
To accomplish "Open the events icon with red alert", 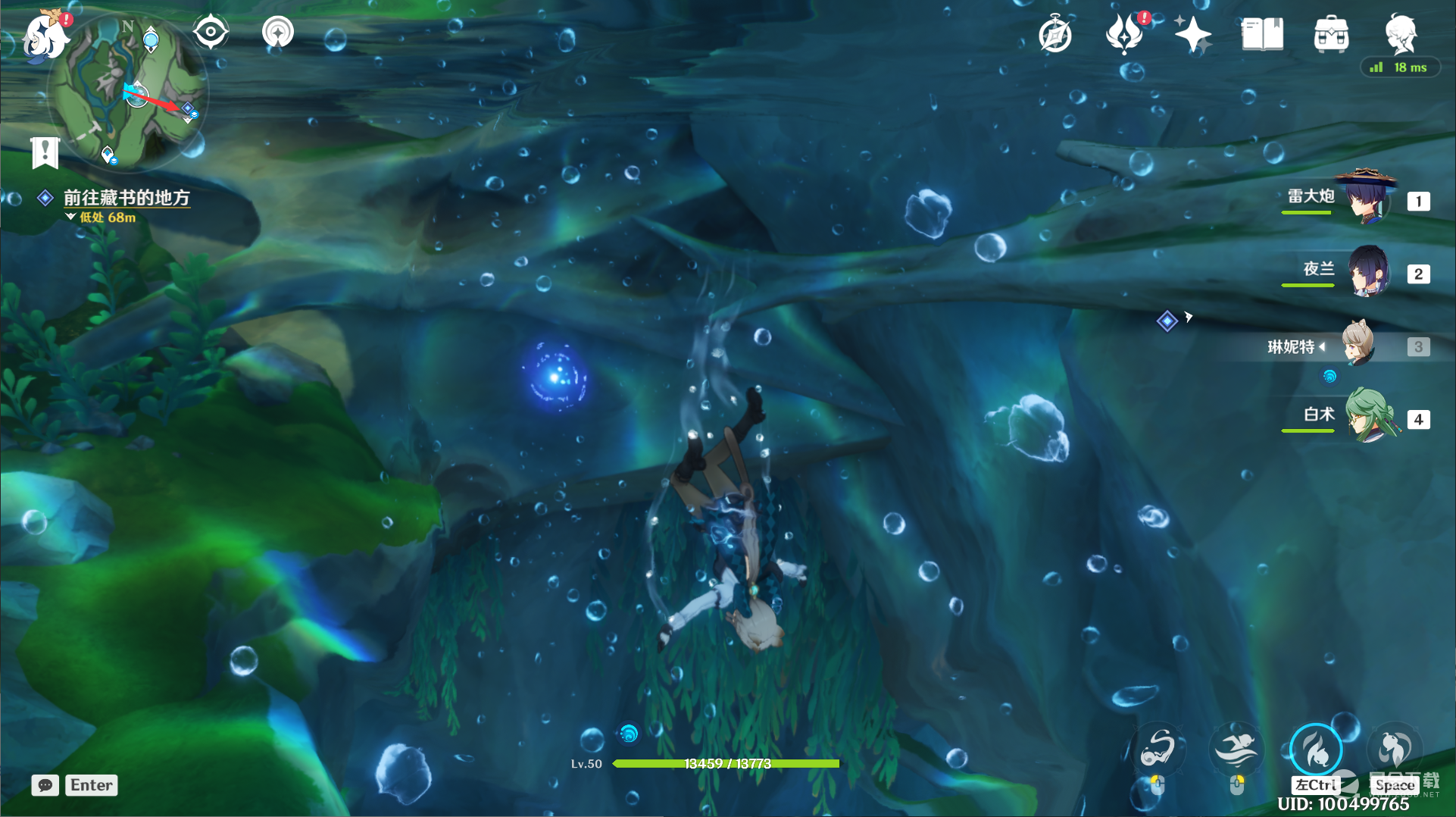I will tap(1124, 34).
